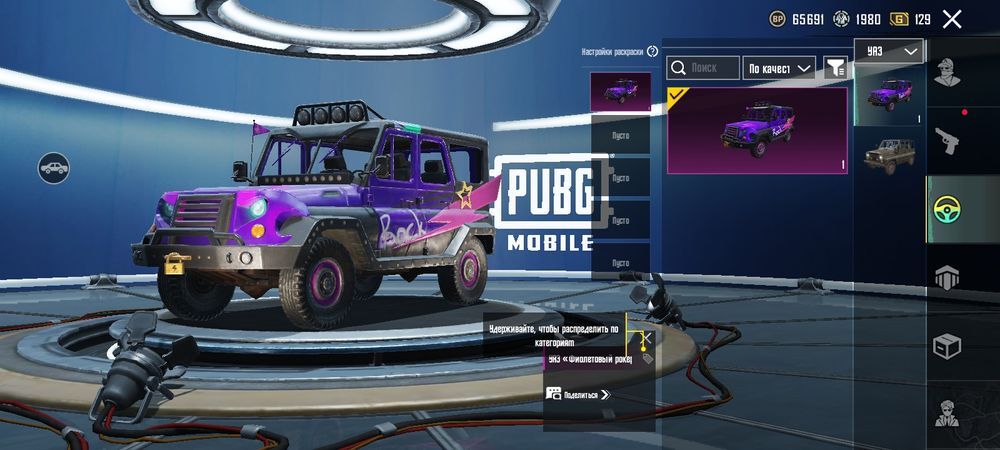Tap the Поделиться share button
This screenshot has width=1000, height=450.
[578, 395]
